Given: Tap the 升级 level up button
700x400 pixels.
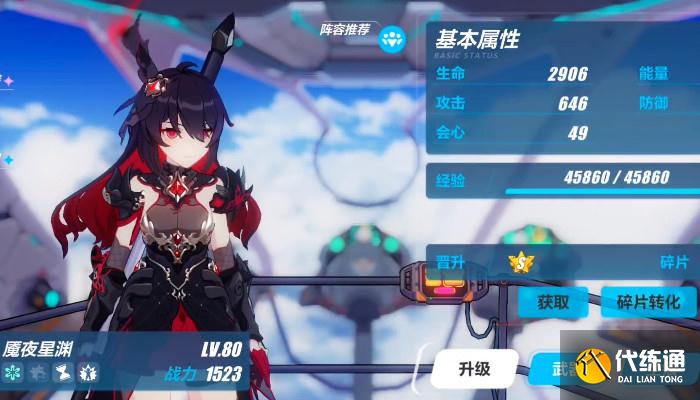Looking at the screenshot, I should pos(475,368).
